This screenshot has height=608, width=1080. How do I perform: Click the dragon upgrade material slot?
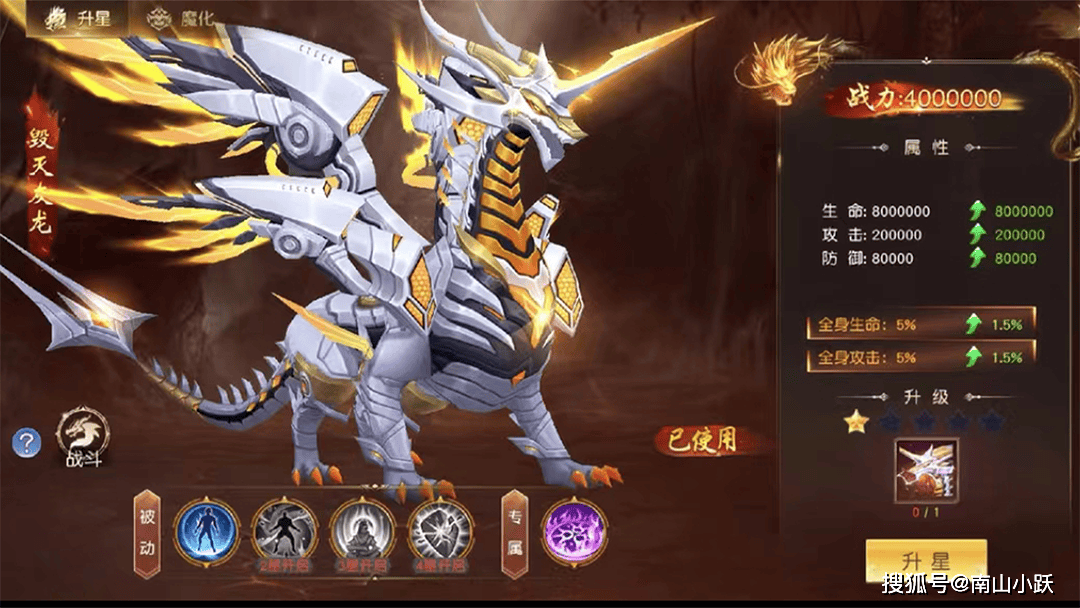tap(926, 470)
